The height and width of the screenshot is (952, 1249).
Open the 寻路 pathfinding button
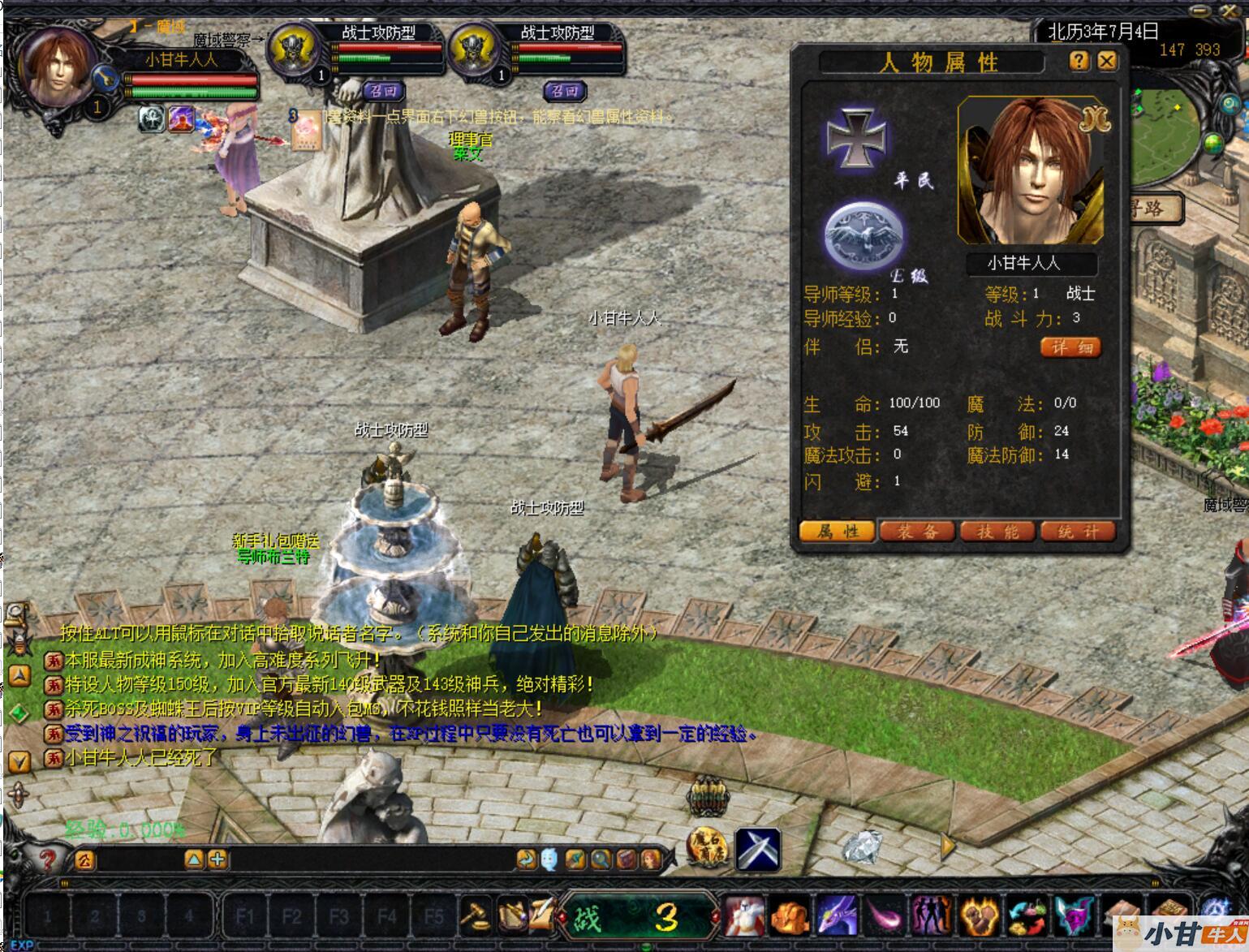[1151, 209]
